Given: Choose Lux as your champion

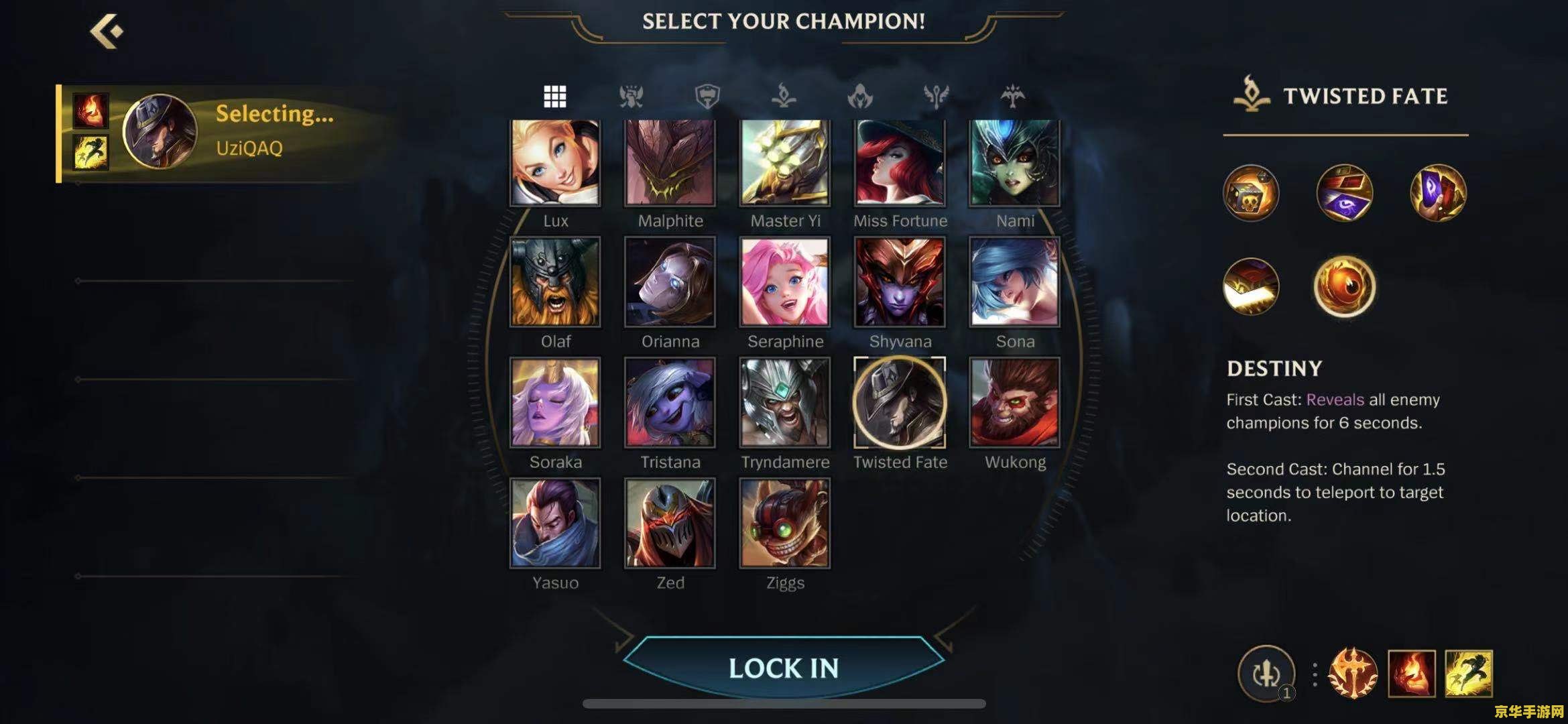Looking at the screenshot, I should pos(555,163).
